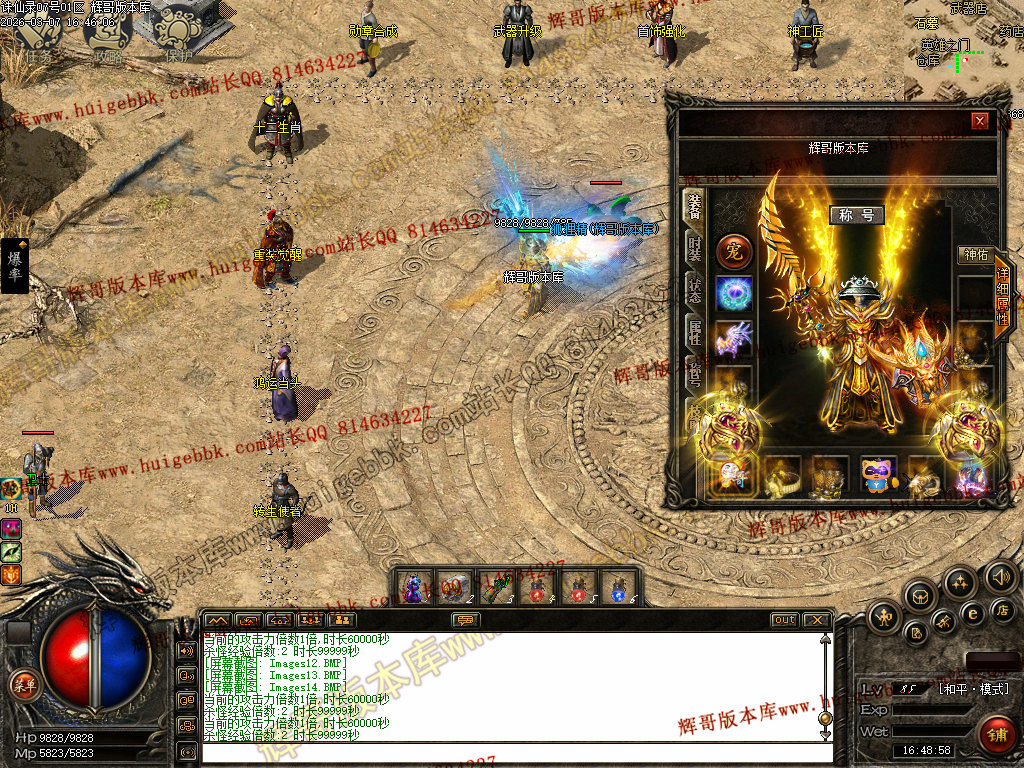This screenshot has width=1024, height=768.
Task: Click the round 宠 pet button
Action: [733, 251]
